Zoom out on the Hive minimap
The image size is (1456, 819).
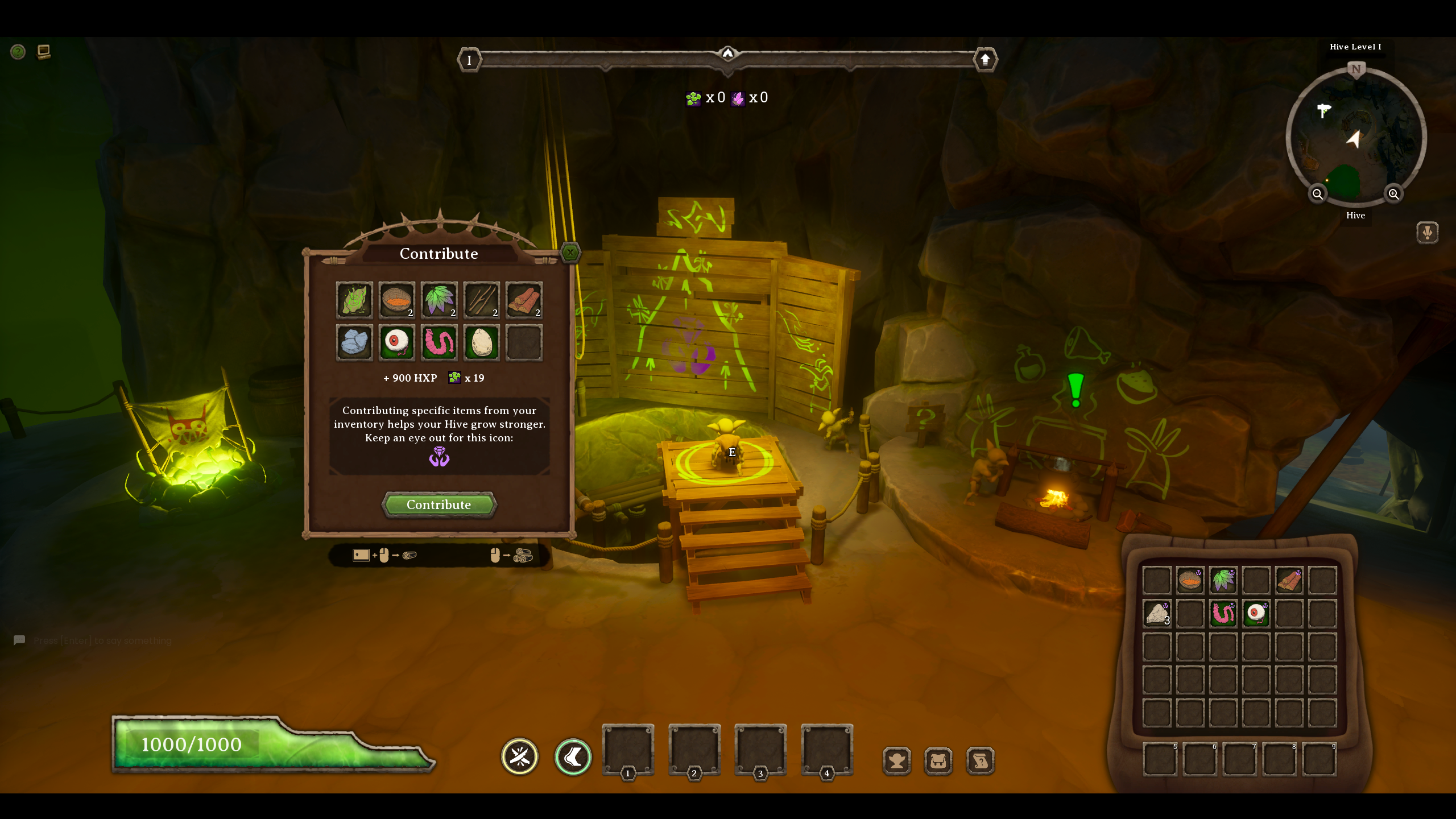[1318, 194]
